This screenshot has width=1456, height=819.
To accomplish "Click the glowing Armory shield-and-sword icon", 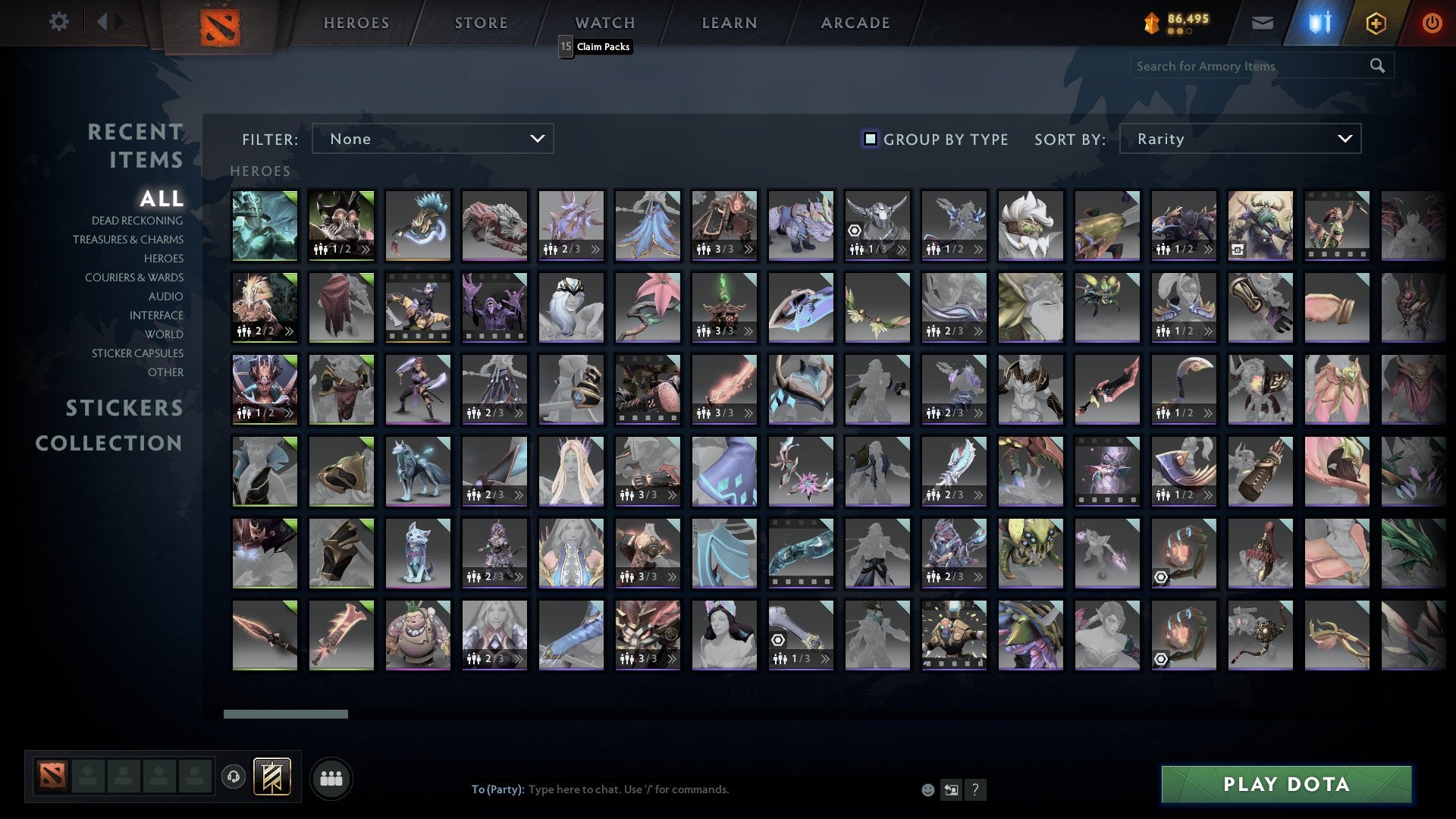I will 1319,23.
